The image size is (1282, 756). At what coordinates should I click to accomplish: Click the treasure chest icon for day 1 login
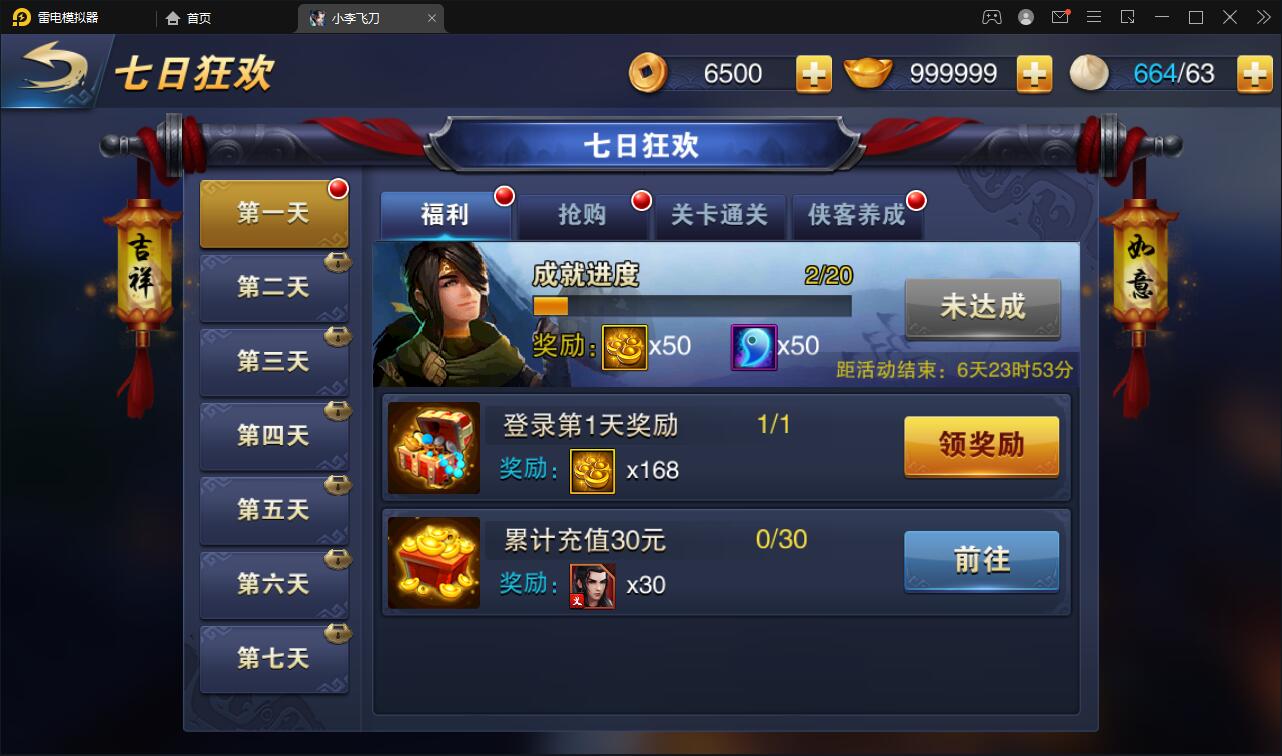[434, 446]
